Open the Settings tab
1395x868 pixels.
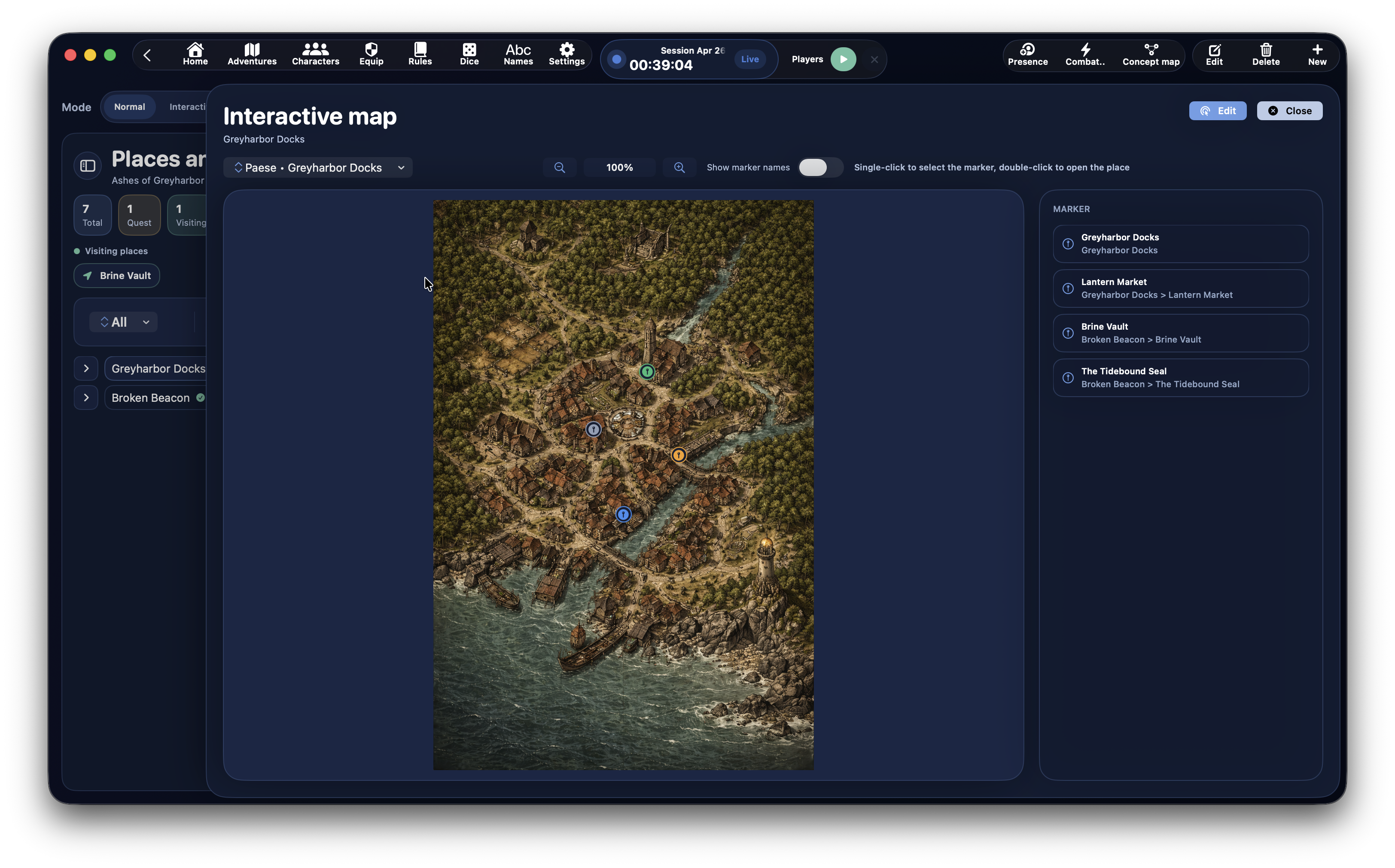(566, 54)
